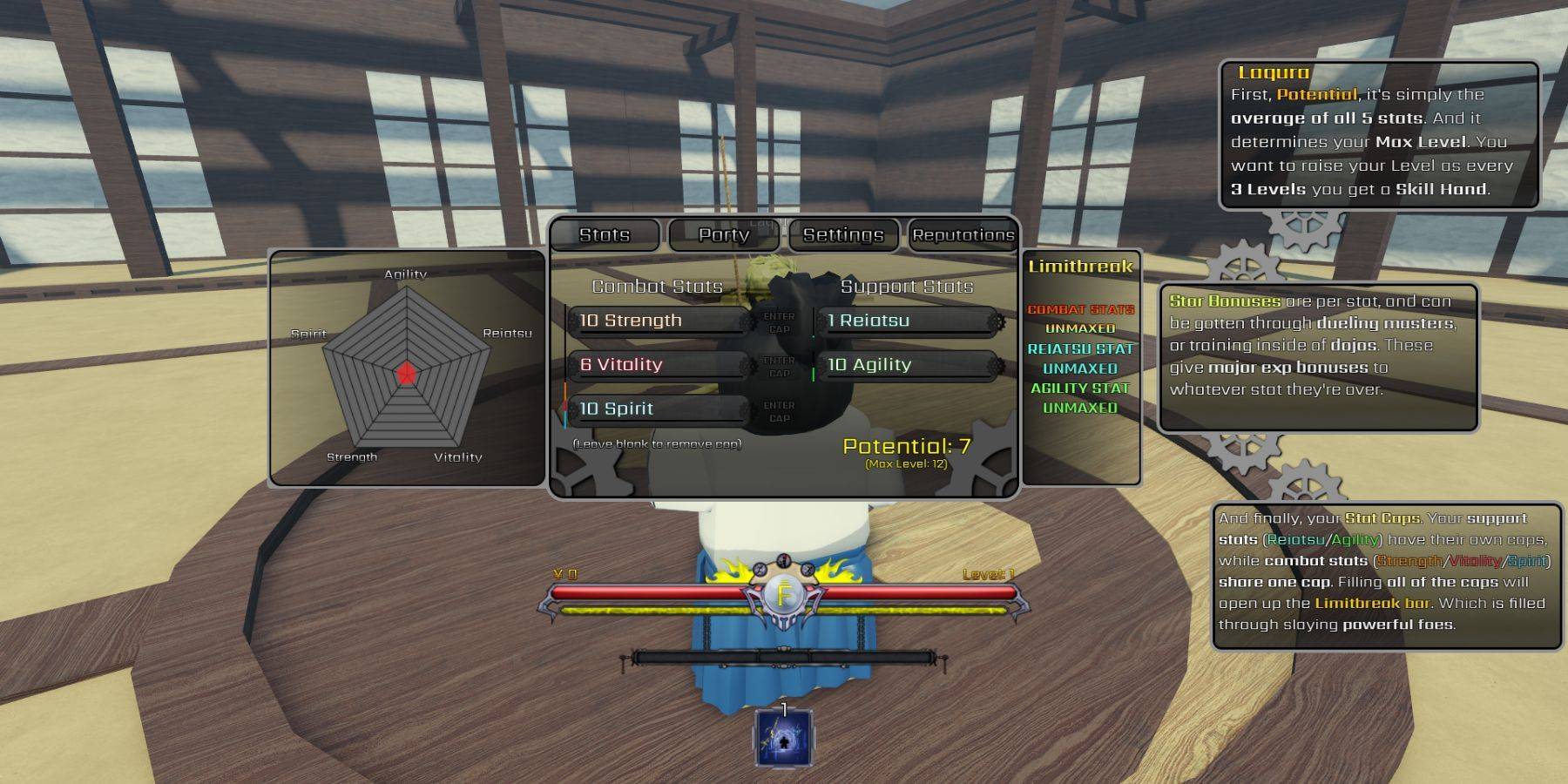The image size is (1568, 784).
Task: Click the 6 Vitality stat bar
Action: [x=659, y=366]
